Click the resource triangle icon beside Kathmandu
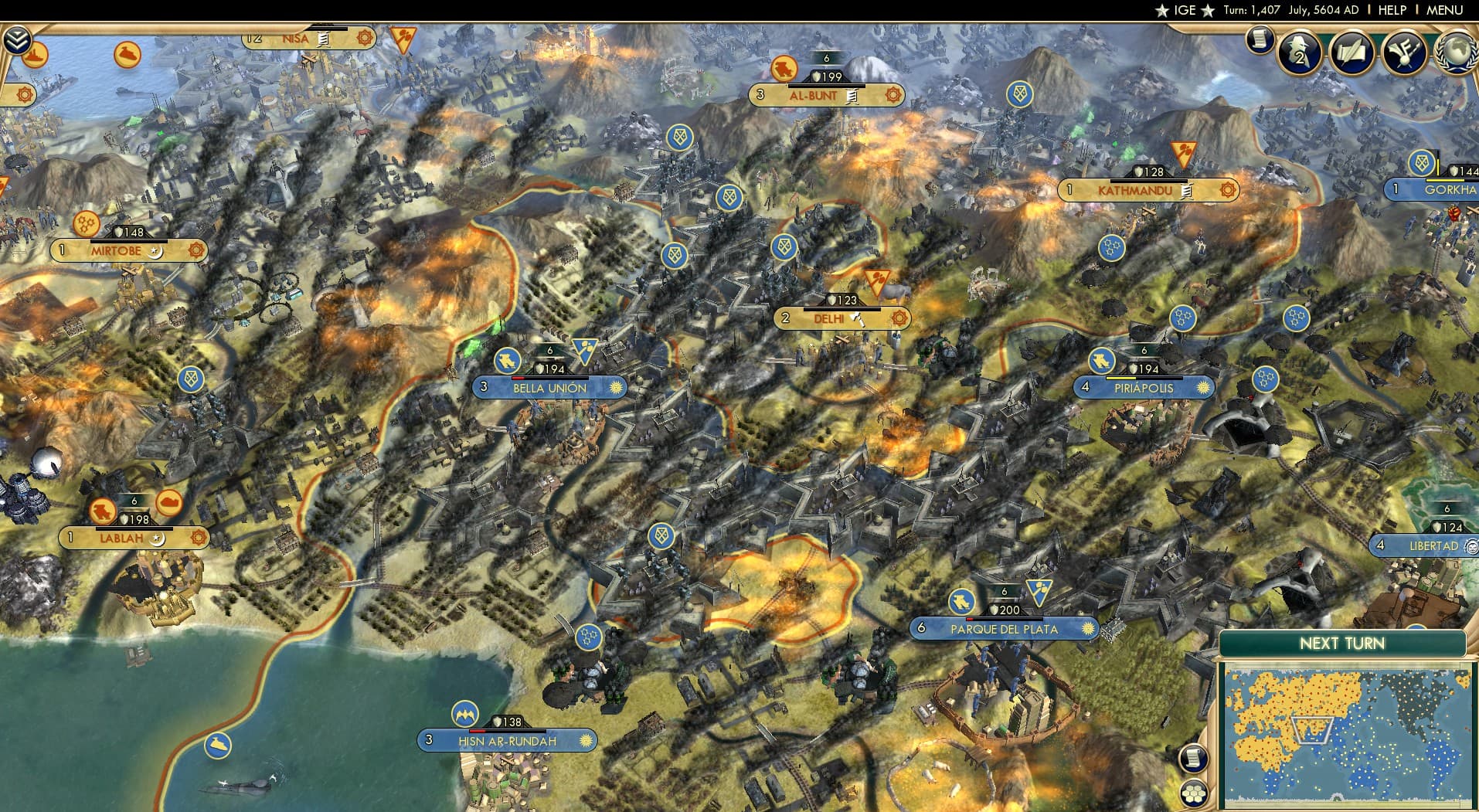Viewport: 1479px width, 812px height. click(1185, 154)
